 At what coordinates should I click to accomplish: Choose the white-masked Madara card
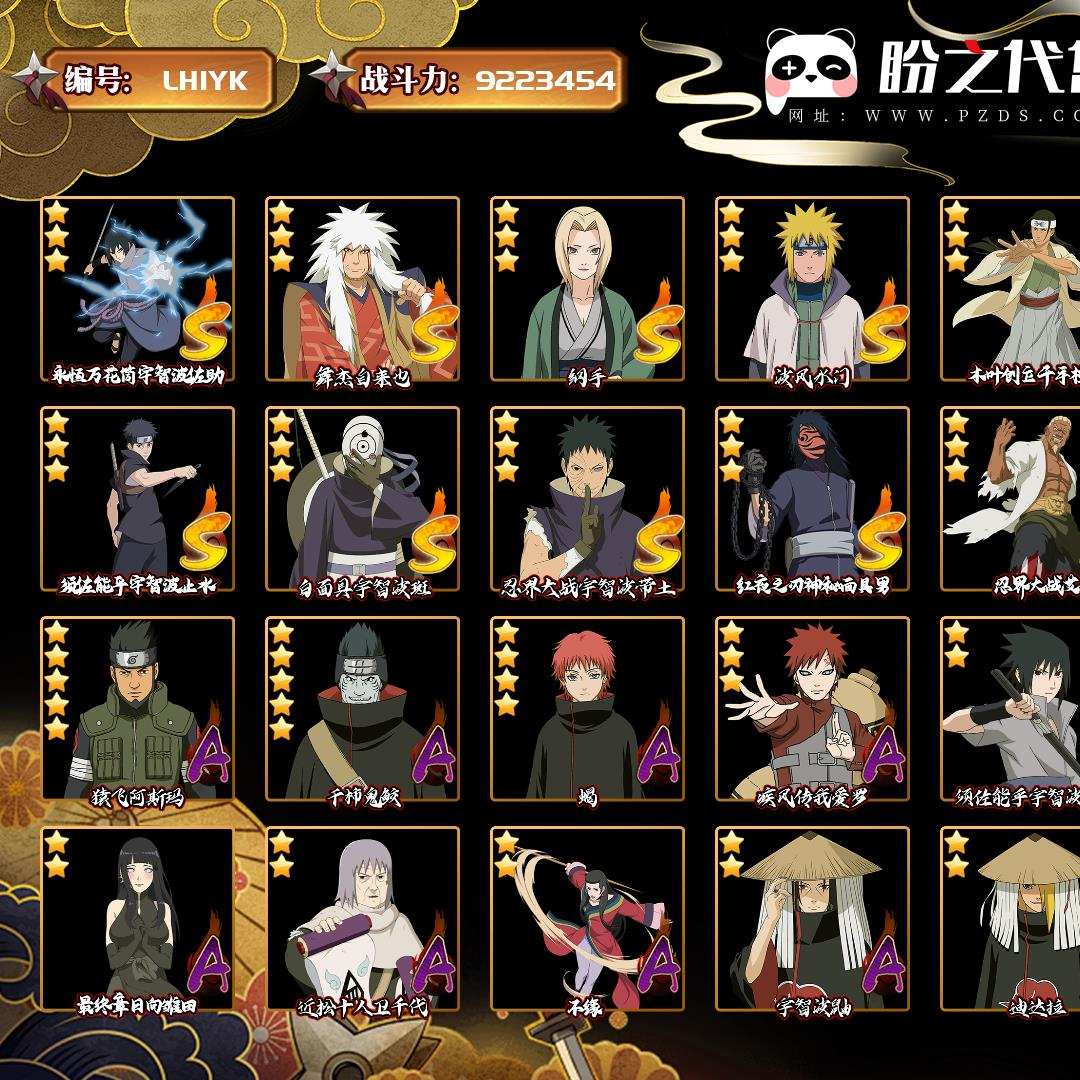[362, 498]
